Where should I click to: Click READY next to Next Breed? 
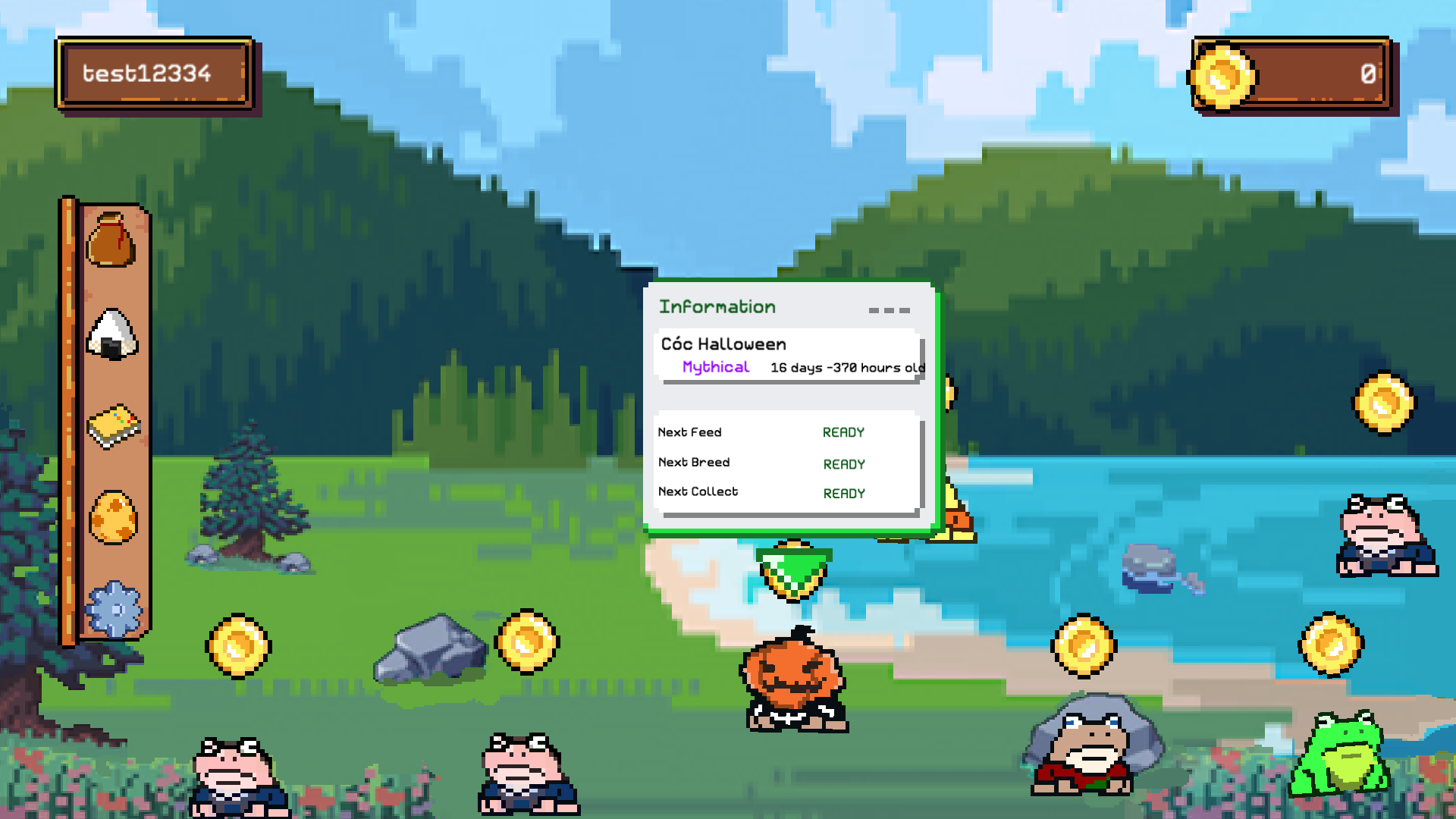click(x=843, y=463)
